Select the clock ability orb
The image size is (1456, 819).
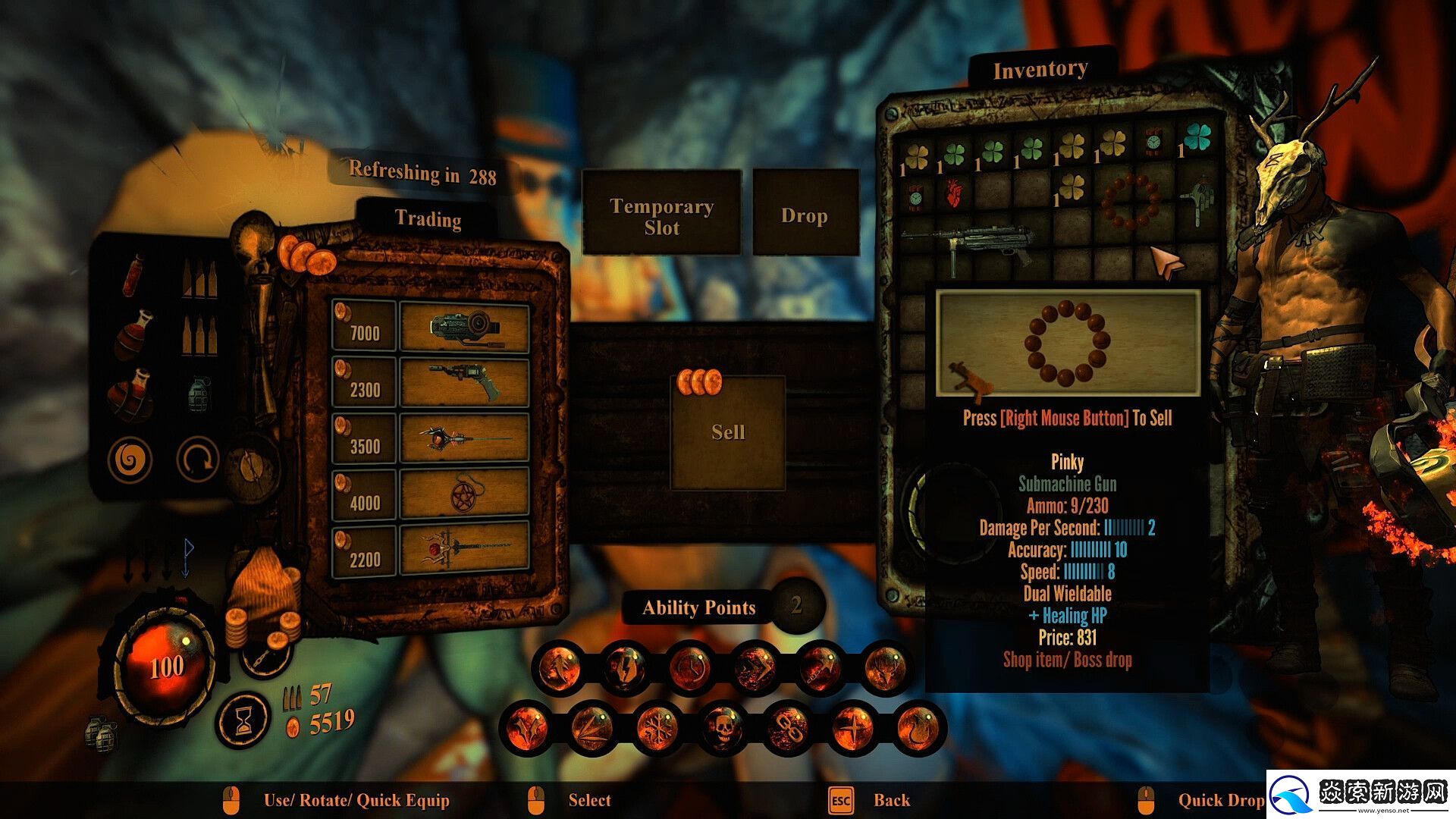[689, 669]
